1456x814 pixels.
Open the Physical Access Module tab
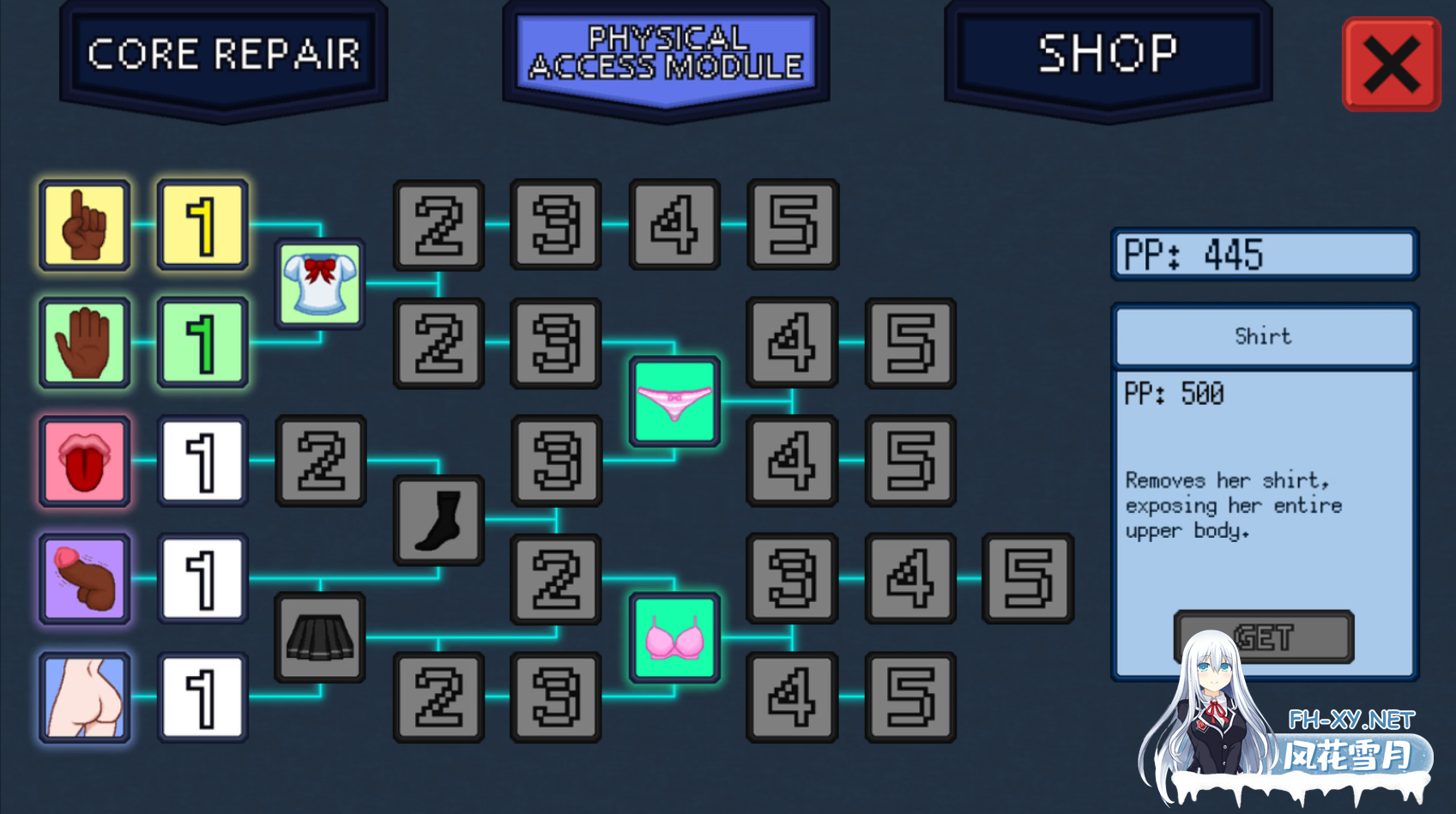(x=667, y=53)
